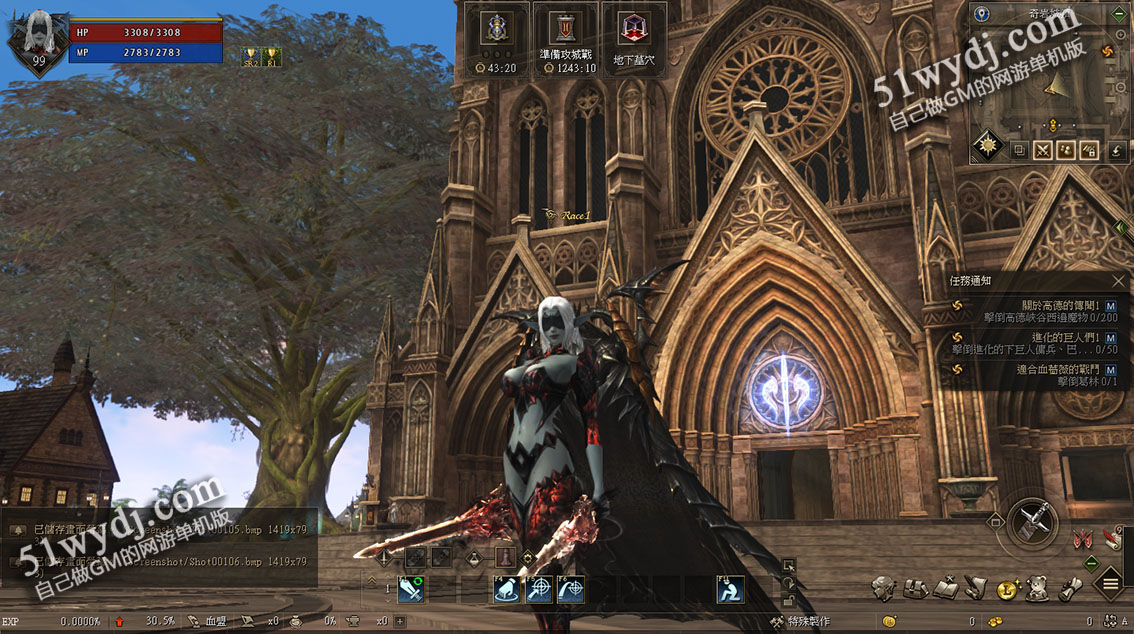The image size is (1134, 634).
Task: Click the teddy bear icon
Action: pyautogui.click(x=1038, y=588)
